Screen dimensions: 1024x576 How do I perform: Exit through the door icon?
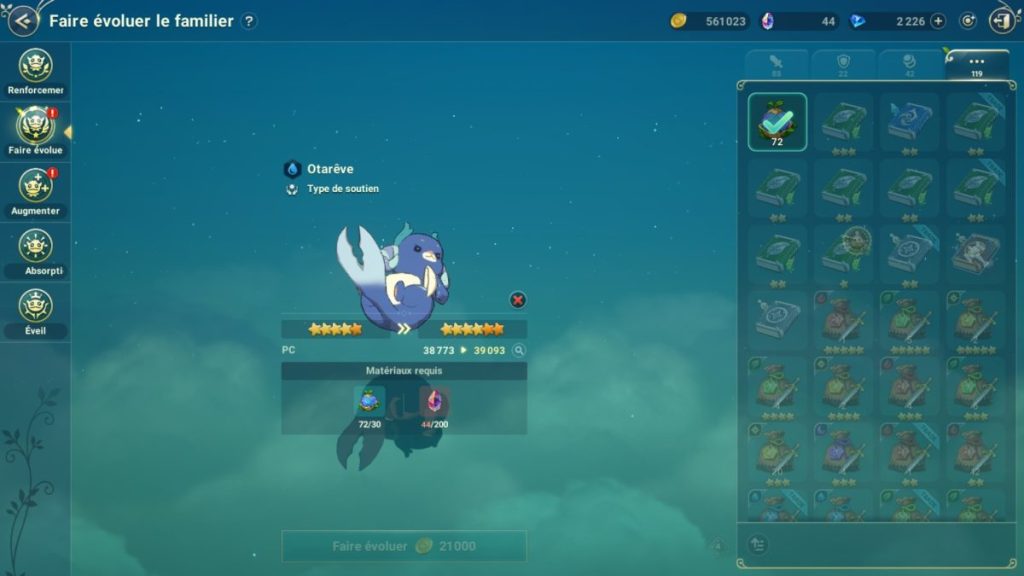1002,20
